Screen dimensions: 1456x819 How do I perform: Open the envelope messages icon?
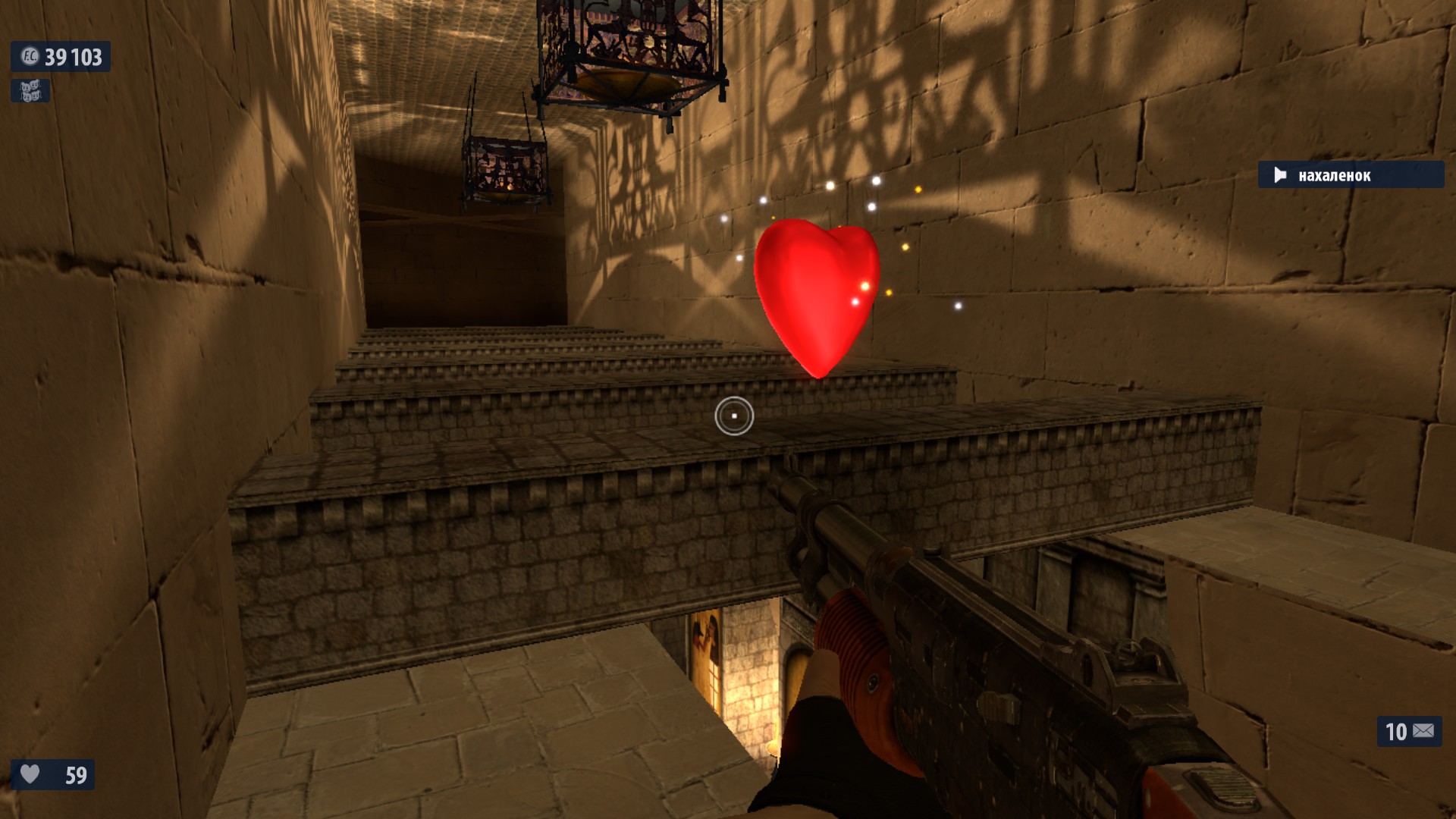pyautogui.click(x=1423, y=731)
